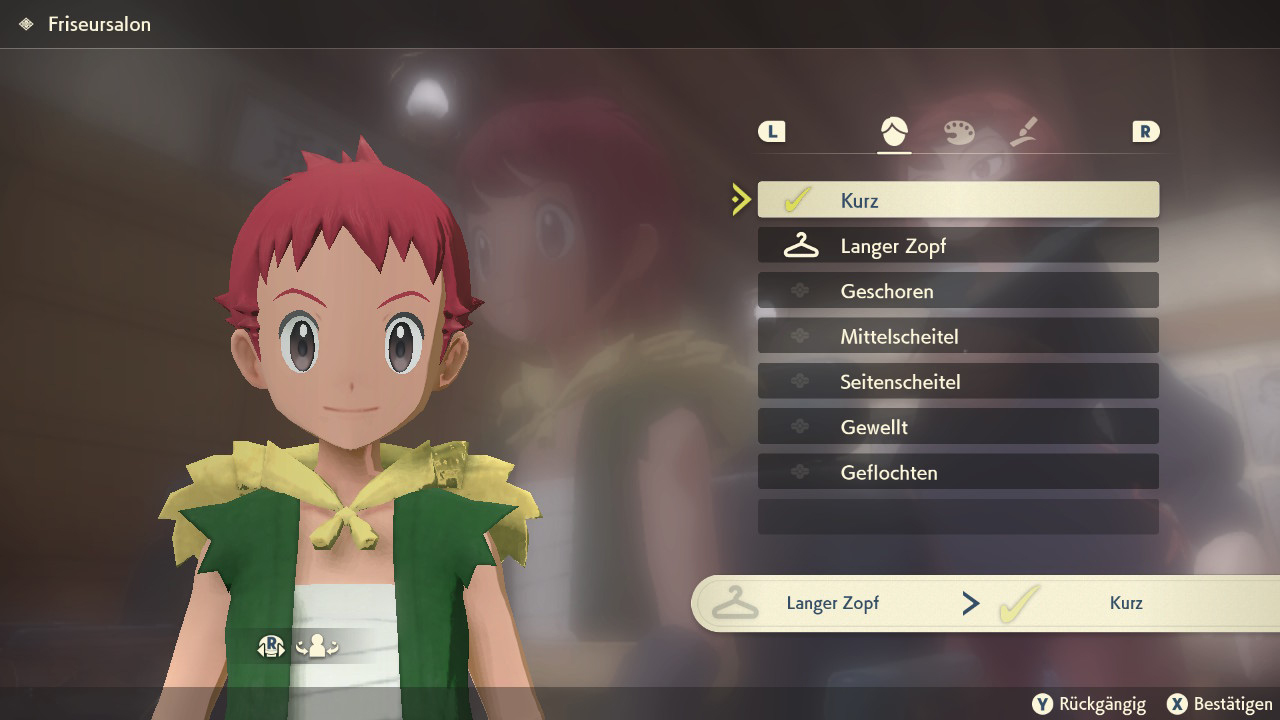Switch to the brush styling tab
The height and width of the screenshot is (720, 1280).
(1024, 131)
